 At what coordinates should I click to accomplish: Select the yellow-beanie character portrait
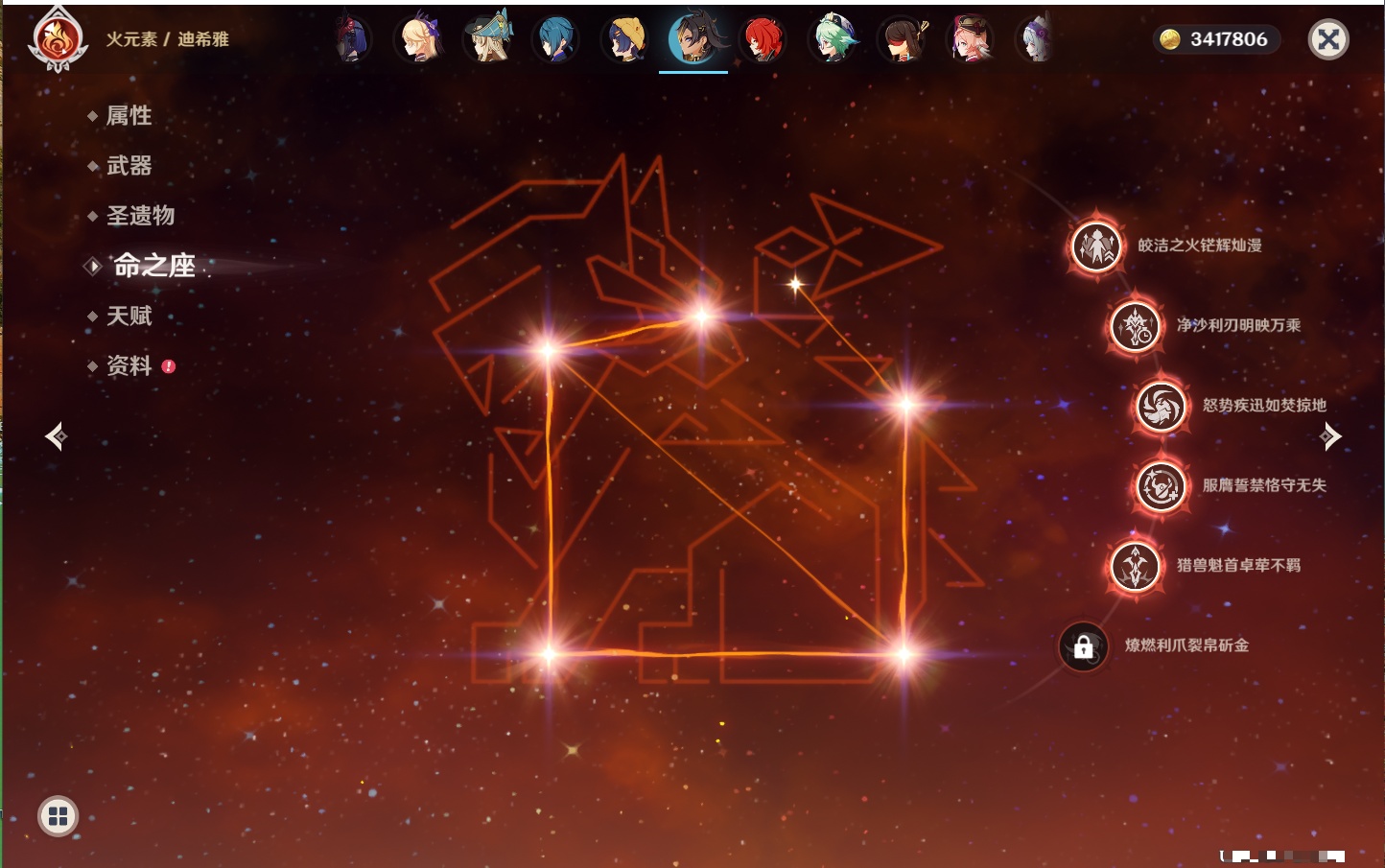(625, 39)
